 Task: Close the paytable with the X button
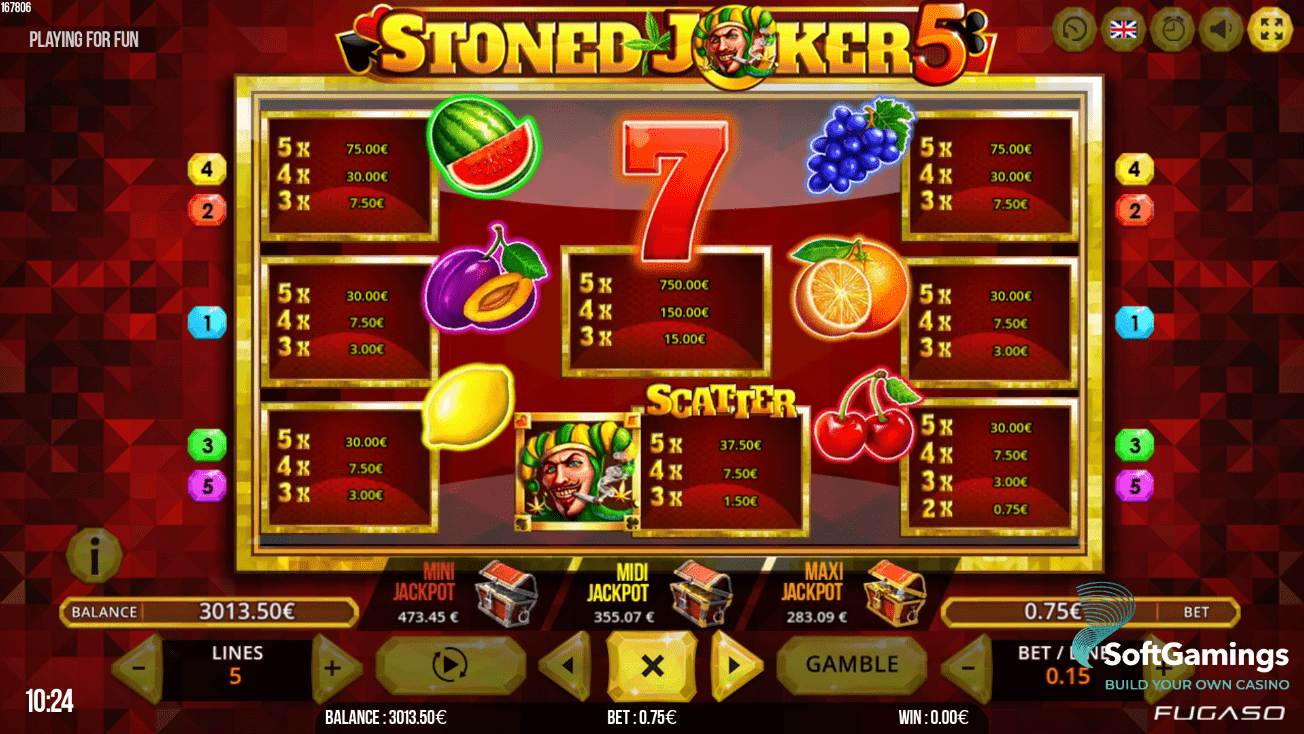(652, 664)
